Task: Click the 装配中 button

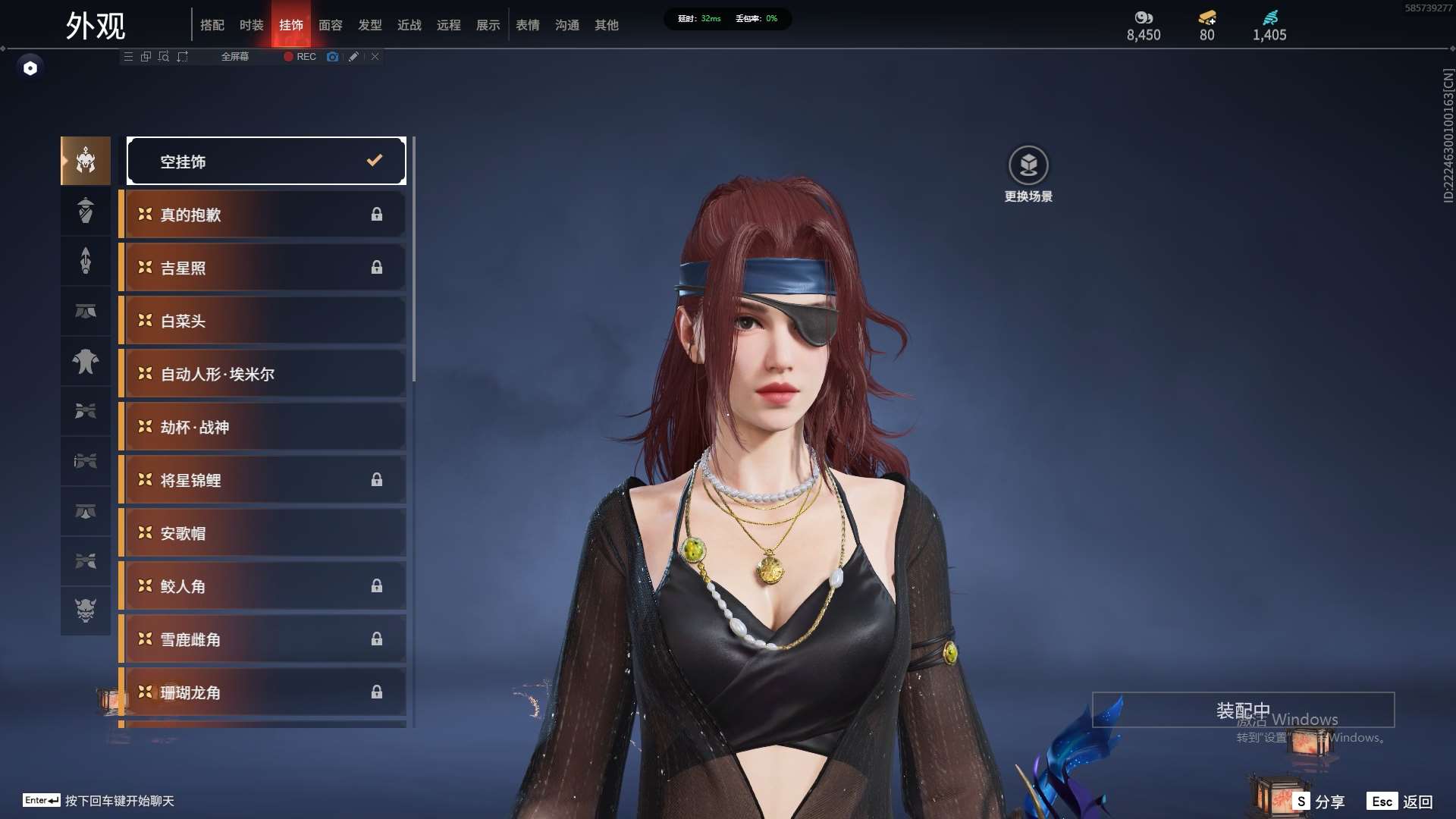Action: [x=1243, y=710]
